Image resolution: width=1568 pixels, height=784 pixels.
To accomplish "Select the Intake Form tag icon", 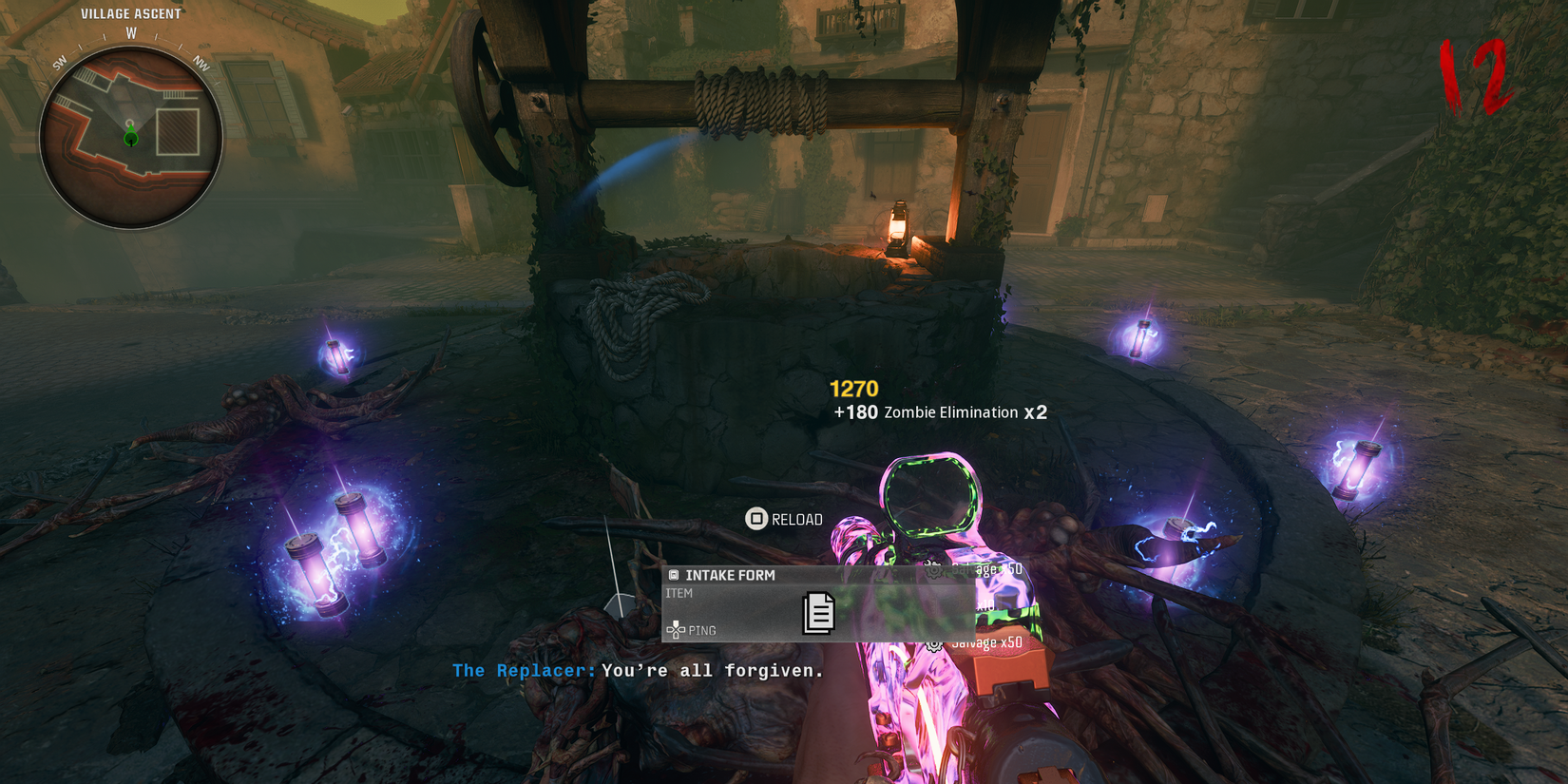I will [674, 574].
